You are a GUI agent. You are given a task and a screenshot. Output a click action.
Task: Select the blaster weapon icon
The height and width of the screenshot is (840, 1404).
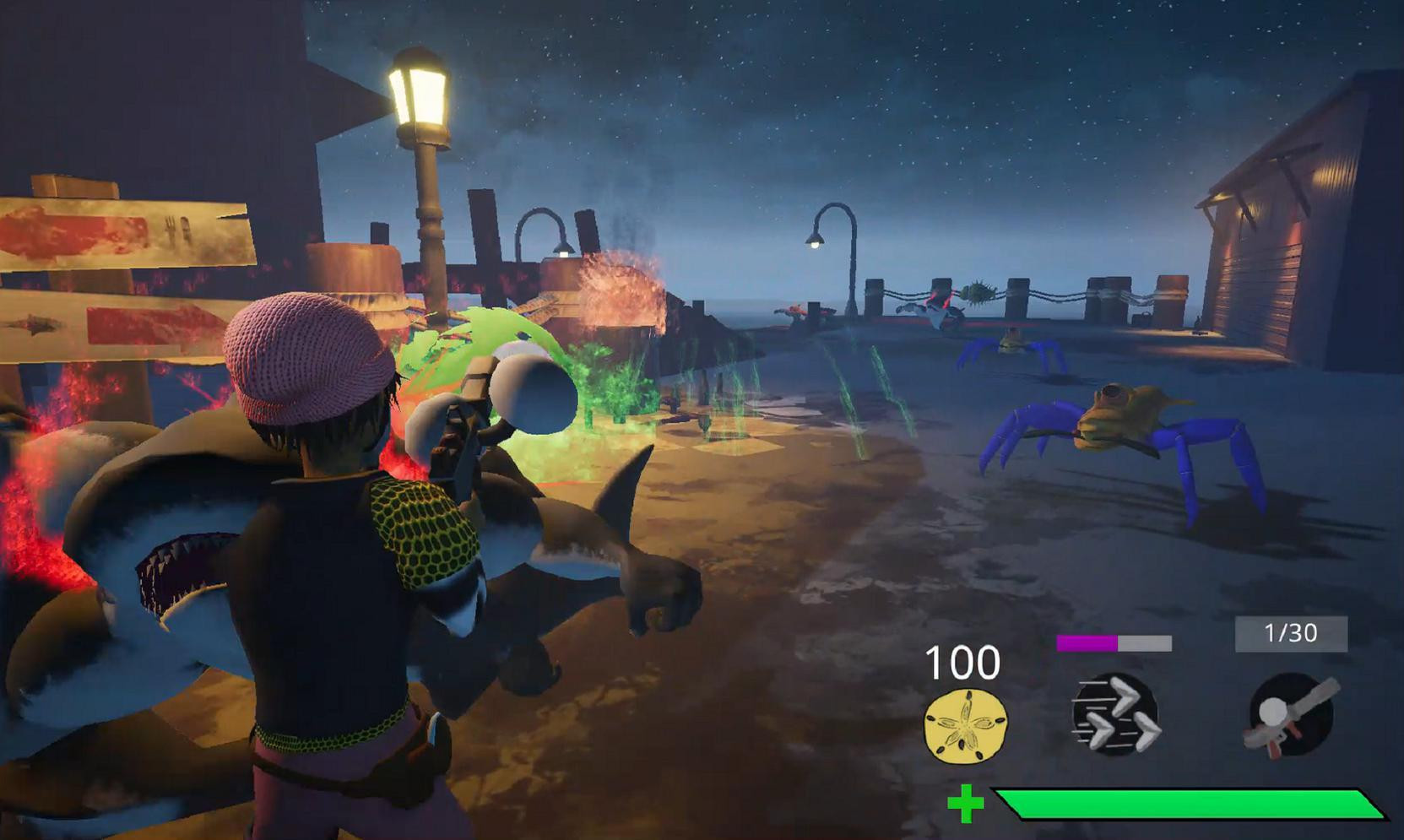(1291, 714)
